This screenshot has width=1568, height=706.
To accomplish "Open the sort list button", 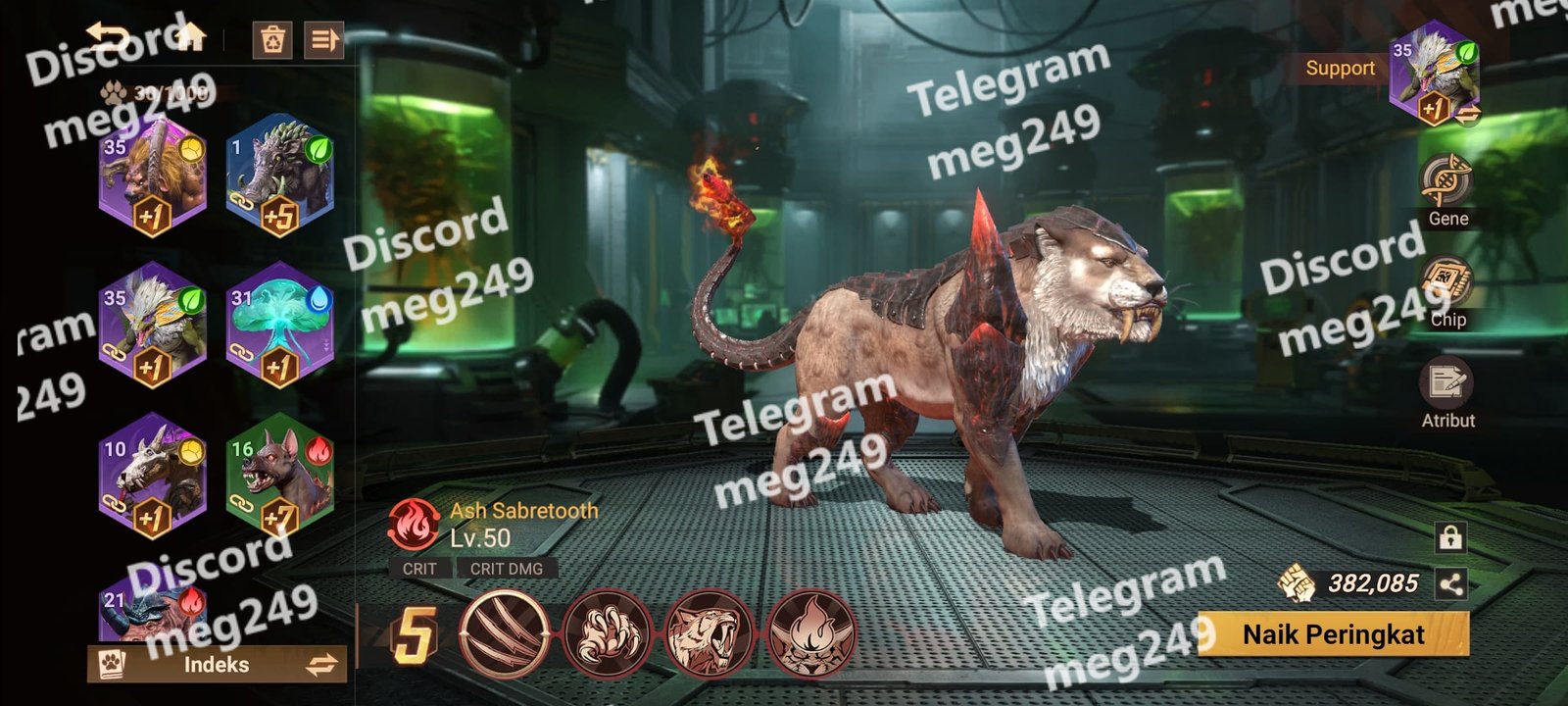I will point(323,40).
